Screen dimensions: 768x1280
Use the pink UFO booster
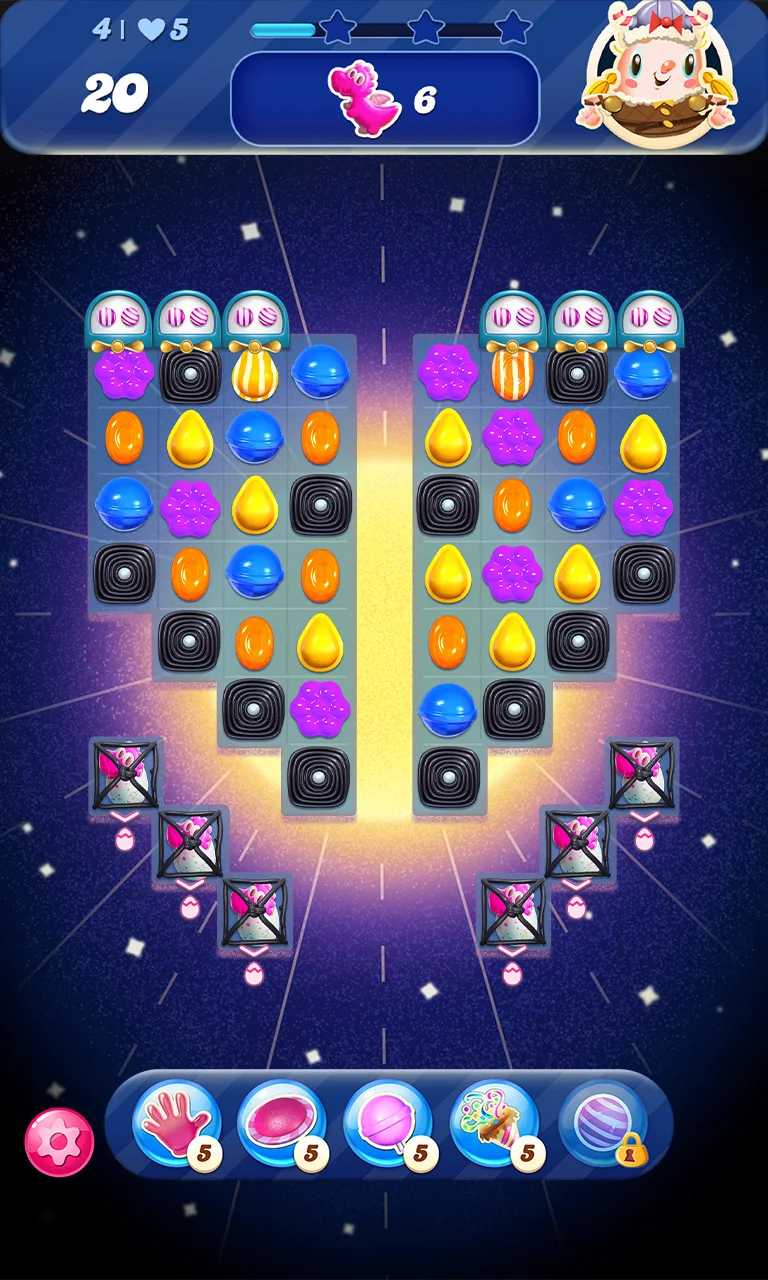(282, 1124)
